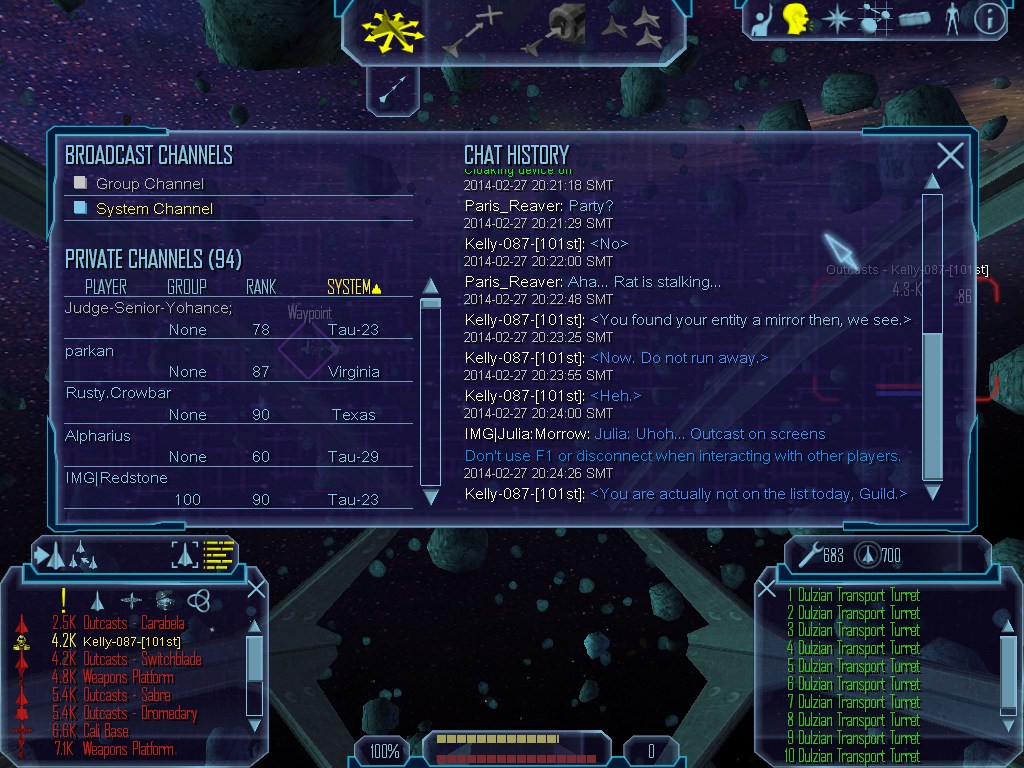Viewport: 1024px width, 768px height.
Task: Target Outcasts - Carabela in the contact list
Action: [x=133, y=624]
